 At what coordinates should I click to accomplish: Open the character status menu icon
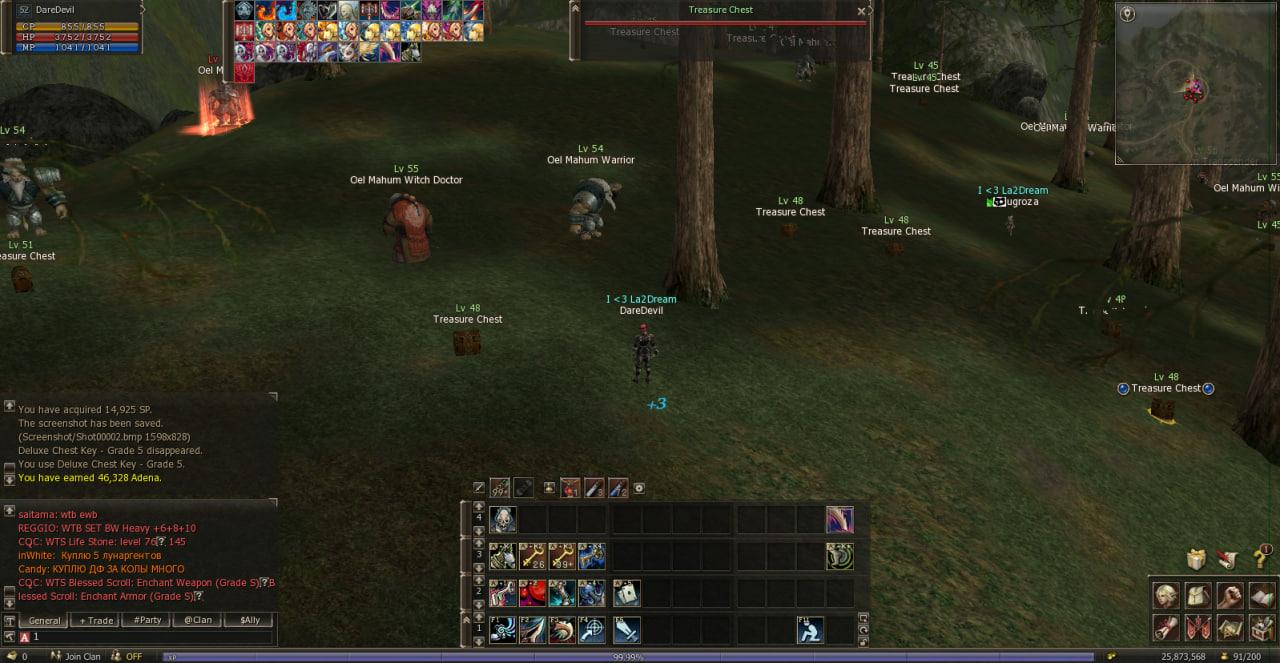pyautogui.click(x=1166, y=596)
